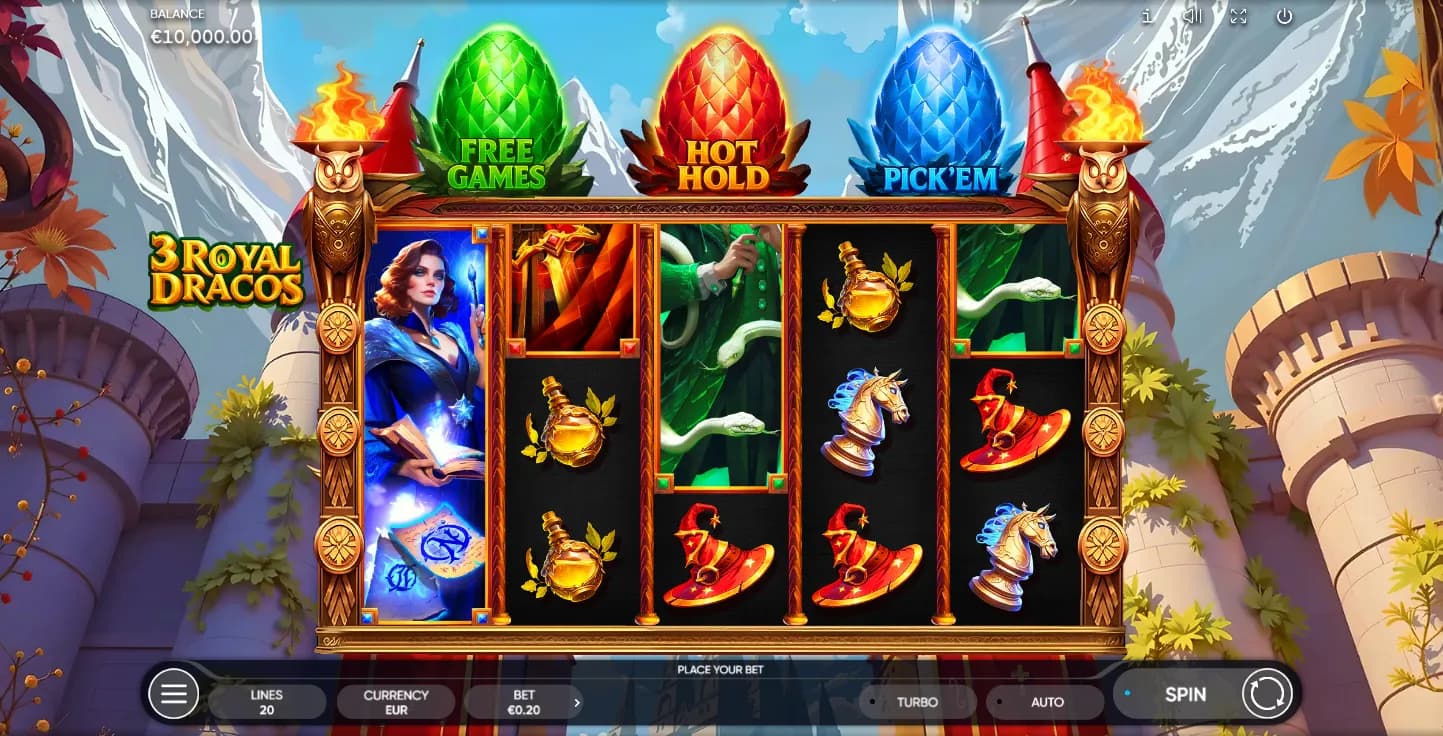Switch to fullscreen mode
Screen dimensions: 1443x736
tap(1238, 16)
